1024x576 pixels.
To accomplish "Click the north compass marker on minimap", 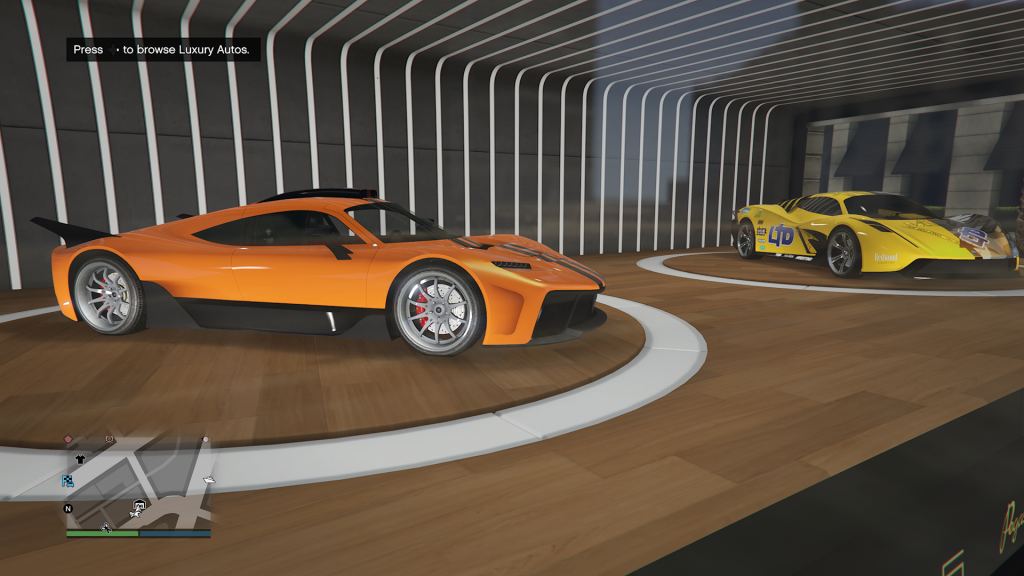I will (69, 509).
